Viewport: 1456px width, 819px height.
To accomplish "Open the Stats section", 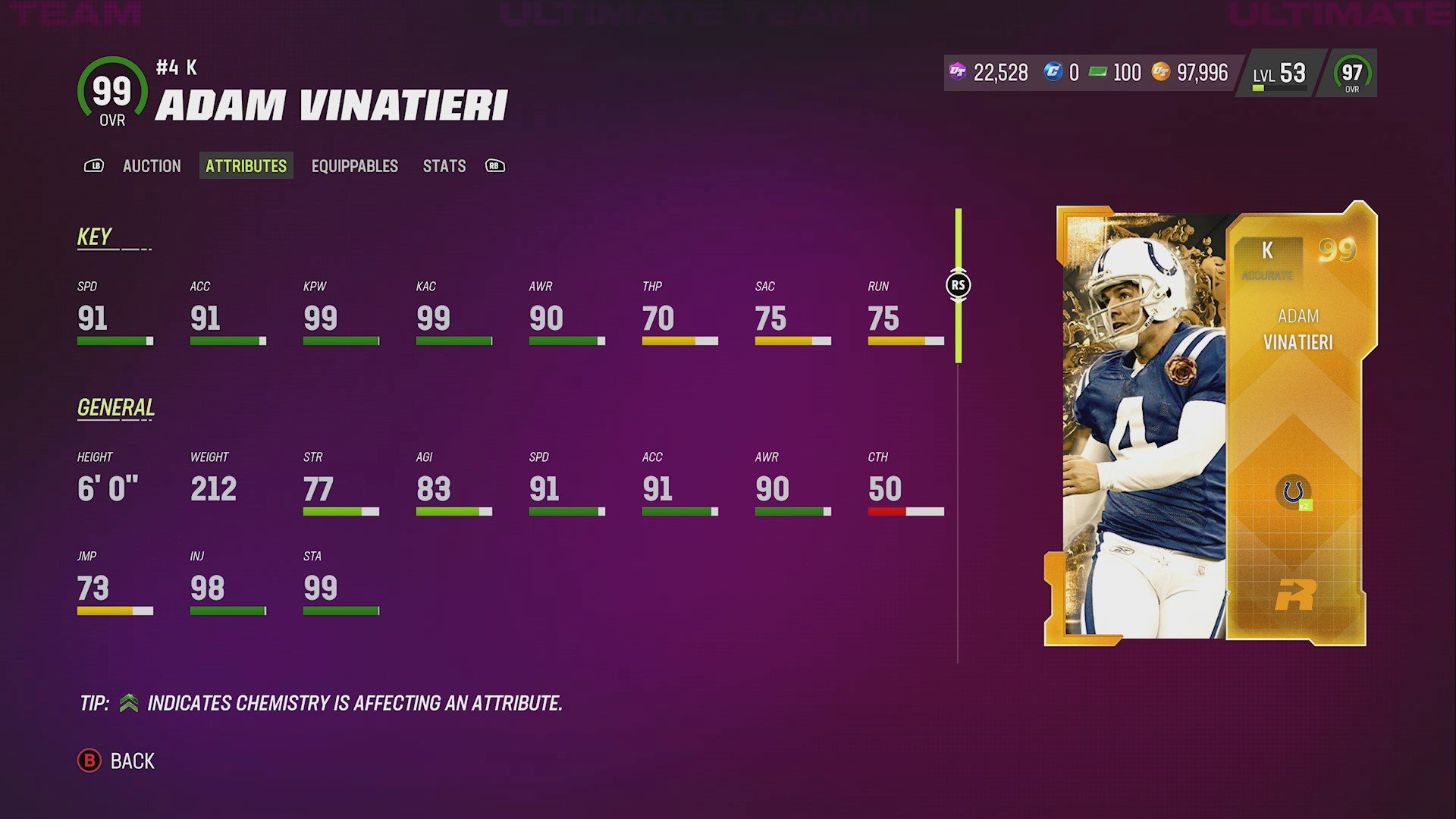I will (x=444, y=166).
